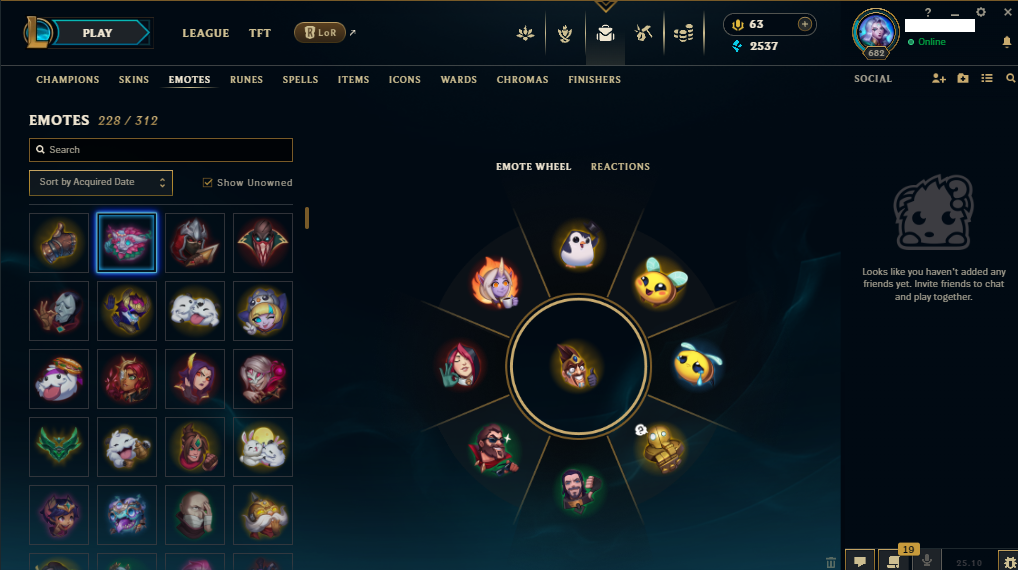This screenshot has width=1018, height=570.
Task: Open the Legends of Runeterra launcher link
Action: (320, 33)
